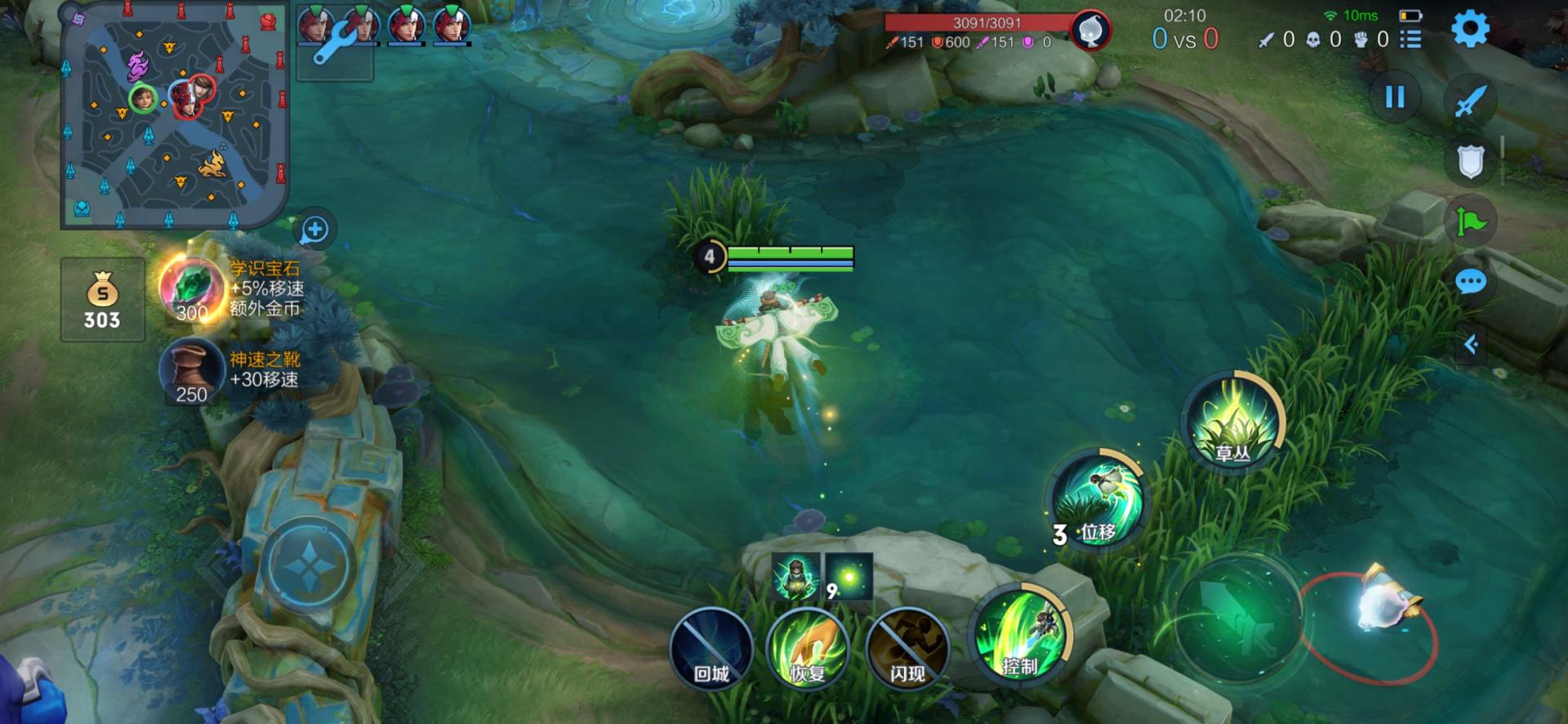Expand the collapsed side panel arrow
Screen dimensions: 1568x724
pyautogui.click(x=1471, y=344)
